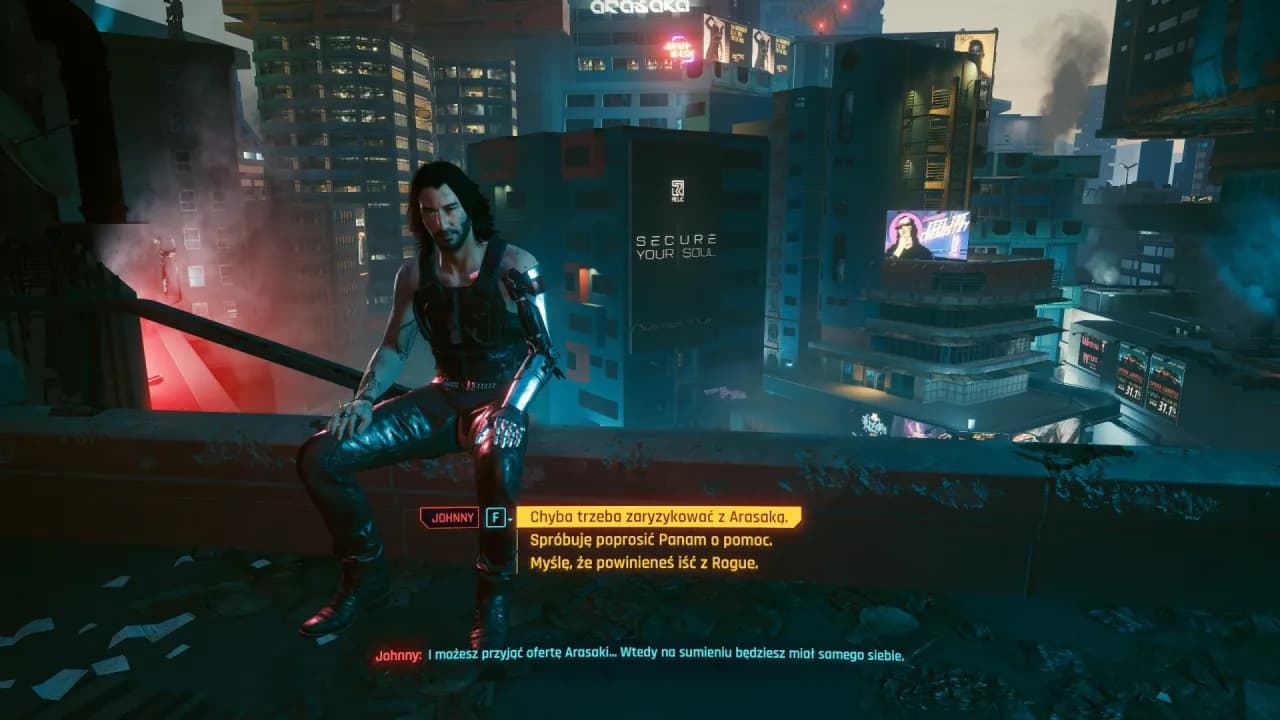1280x720 pixels.
Task: Choose the reply about risking it with Arasaka
Action: [x=657, y=517]
